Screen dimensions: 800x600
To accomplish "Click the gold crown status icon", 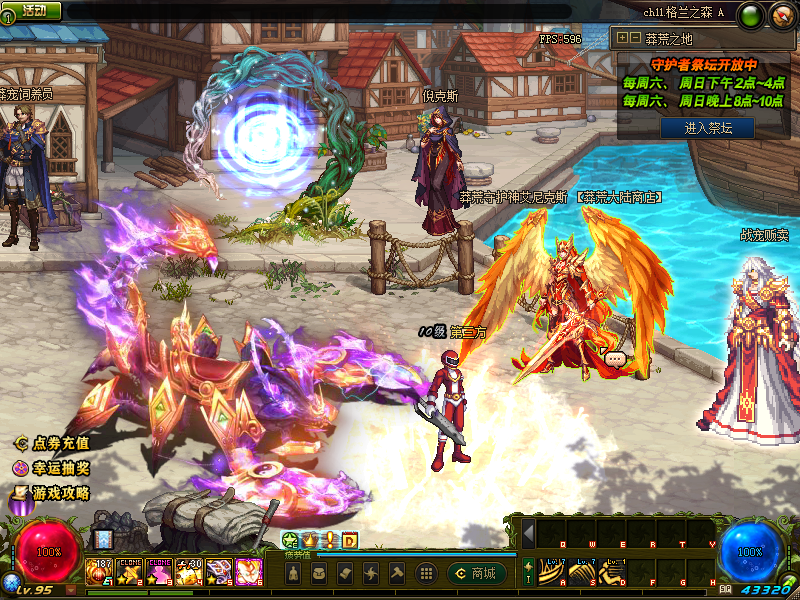I will (x=309, y=541).
